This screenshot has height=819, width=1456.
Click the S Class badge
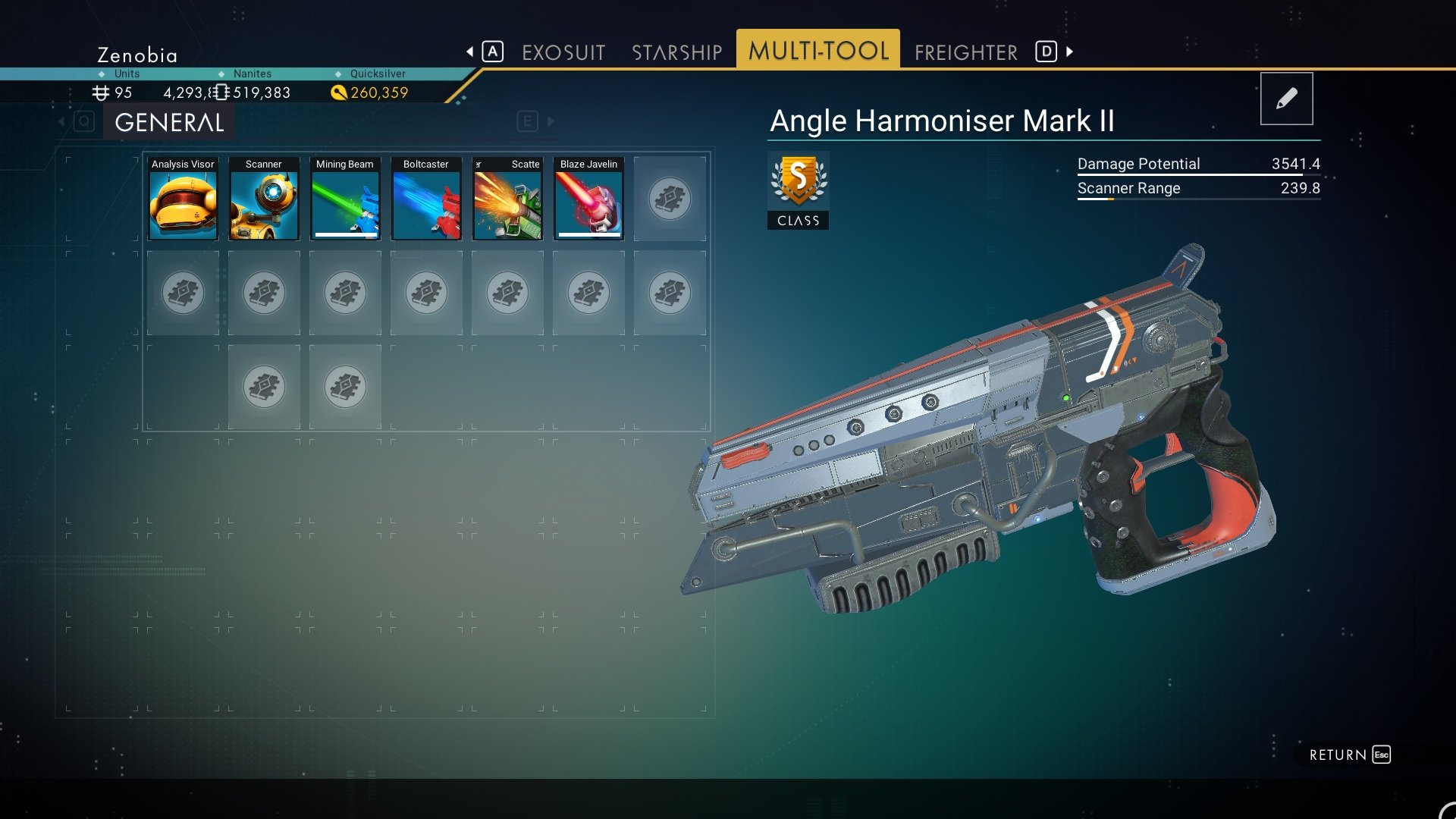(x=798, y=190)
